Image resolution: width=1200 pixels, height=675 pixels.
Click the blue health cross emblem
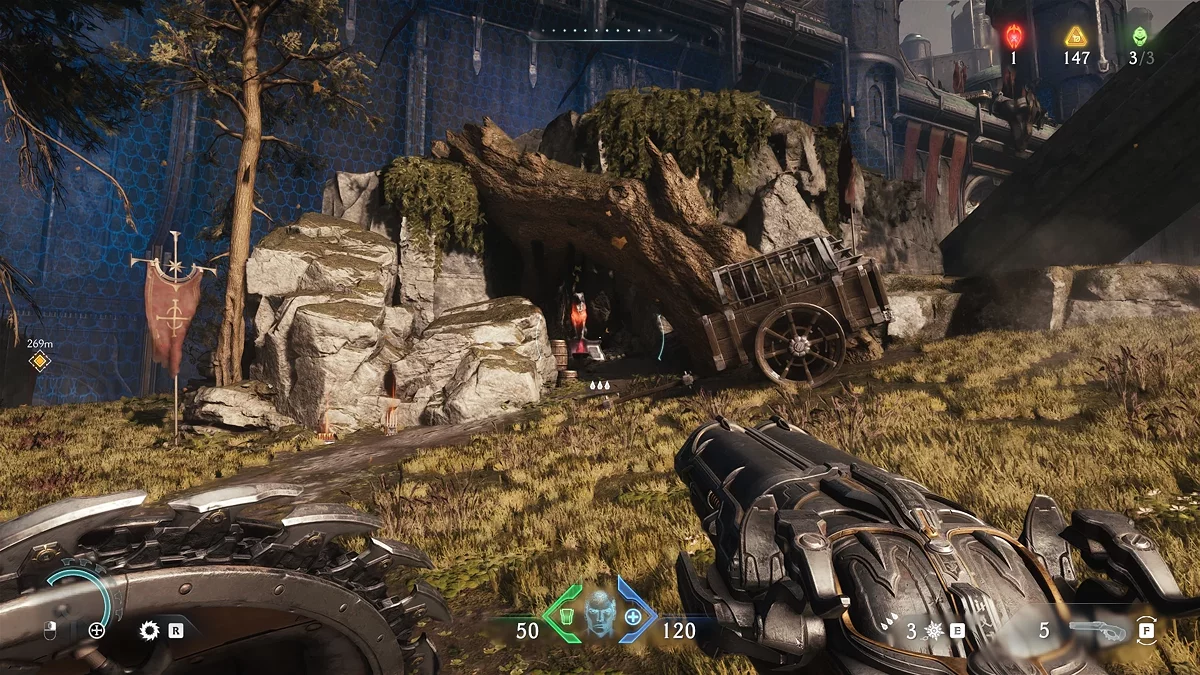634,616
